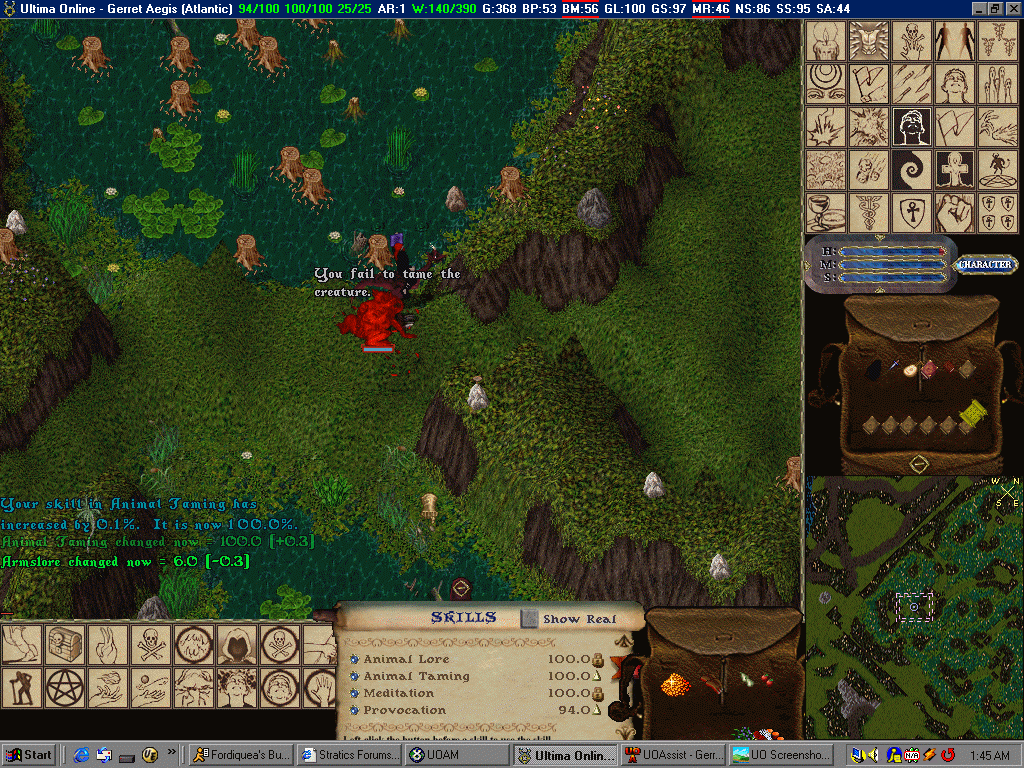
Task: Activate the pentagram icon in bottom bar
Action: 65,688
